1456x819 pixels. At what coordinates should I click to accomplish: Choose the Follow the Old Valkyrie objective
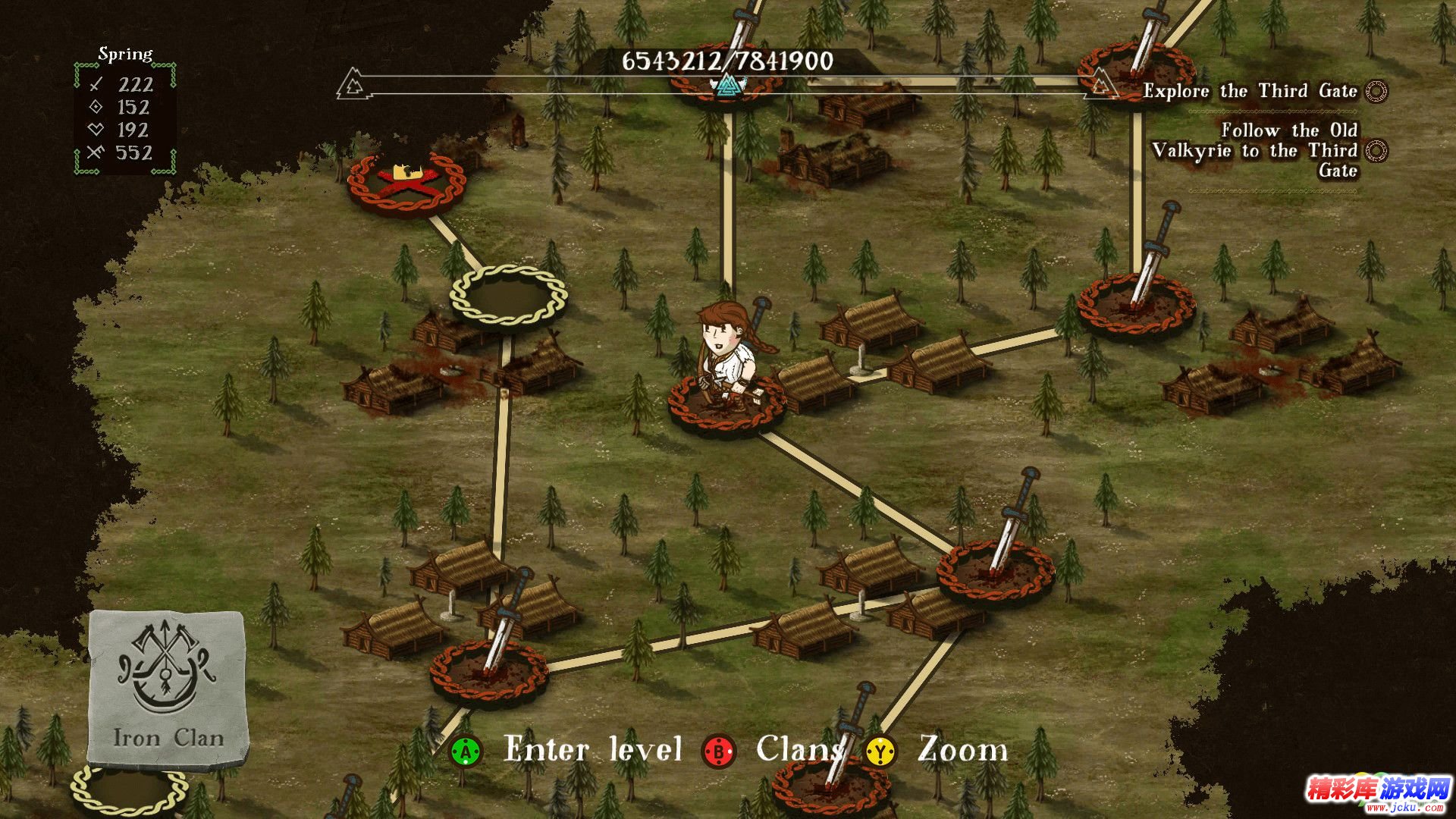(x=1254, y=150)
